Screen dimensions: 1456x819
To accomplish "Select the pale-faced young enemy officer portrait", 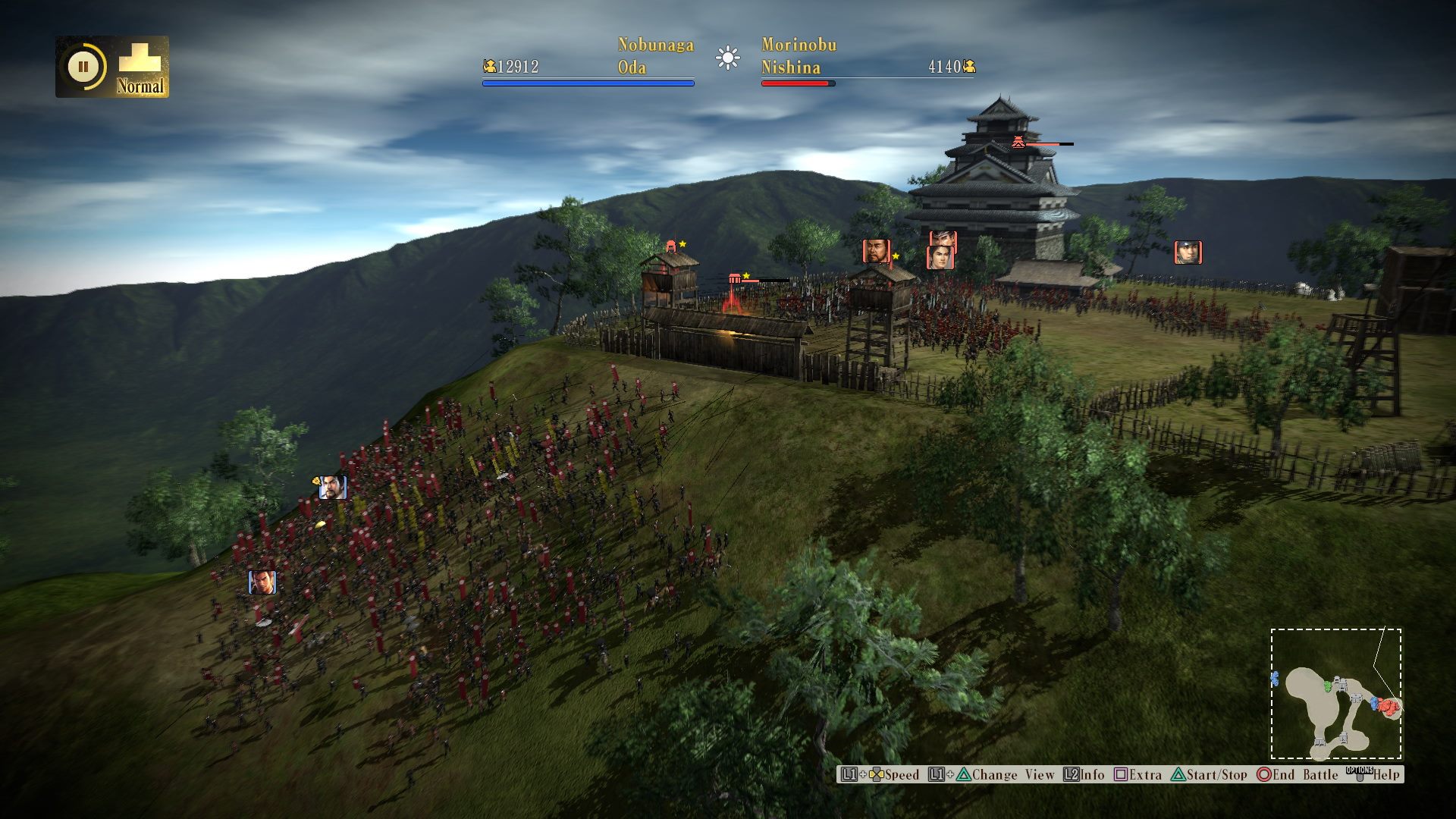I will point(940,257).
